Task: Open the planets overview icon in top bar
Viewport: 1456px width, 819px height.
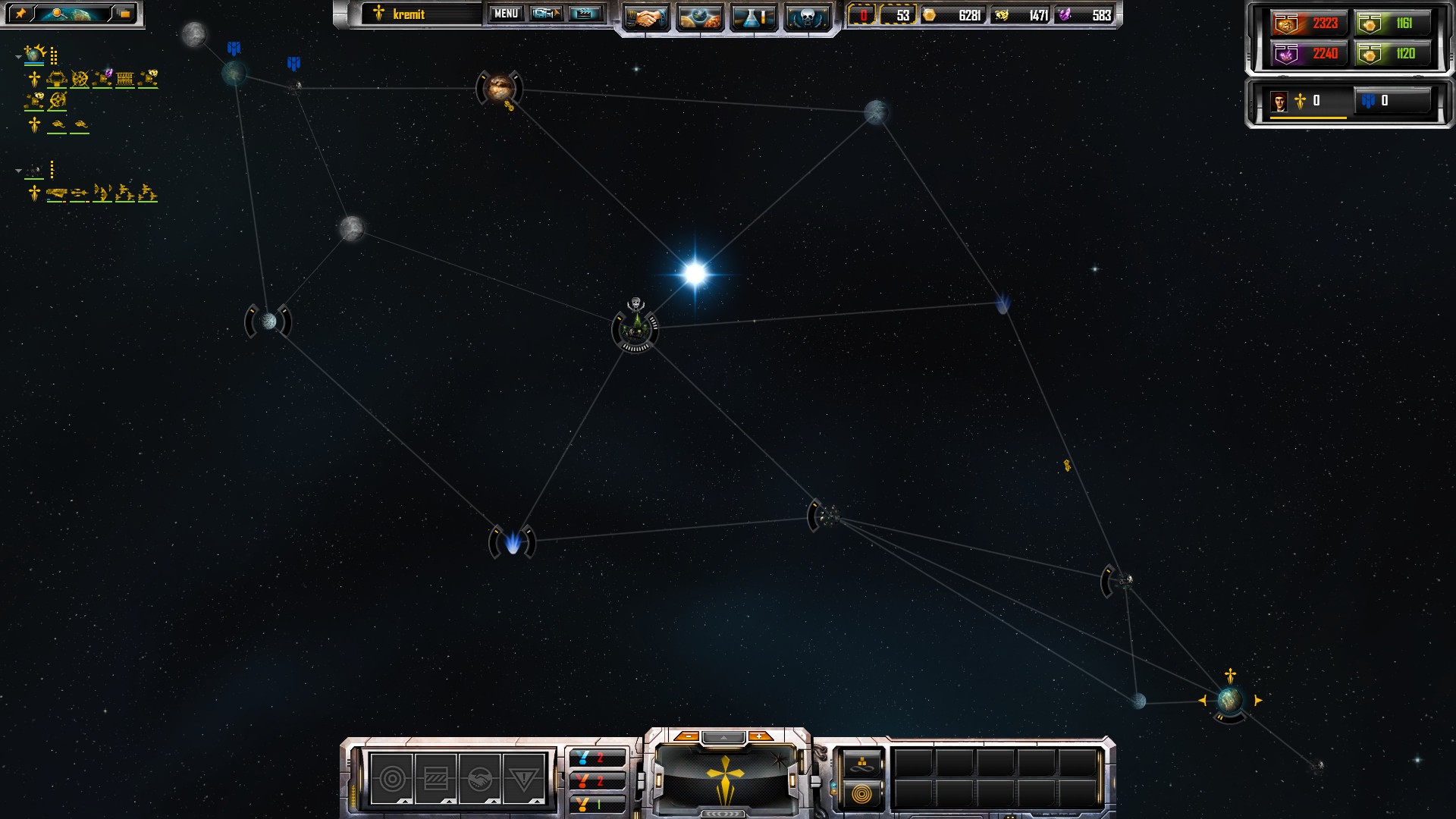Action: point(699,17)
